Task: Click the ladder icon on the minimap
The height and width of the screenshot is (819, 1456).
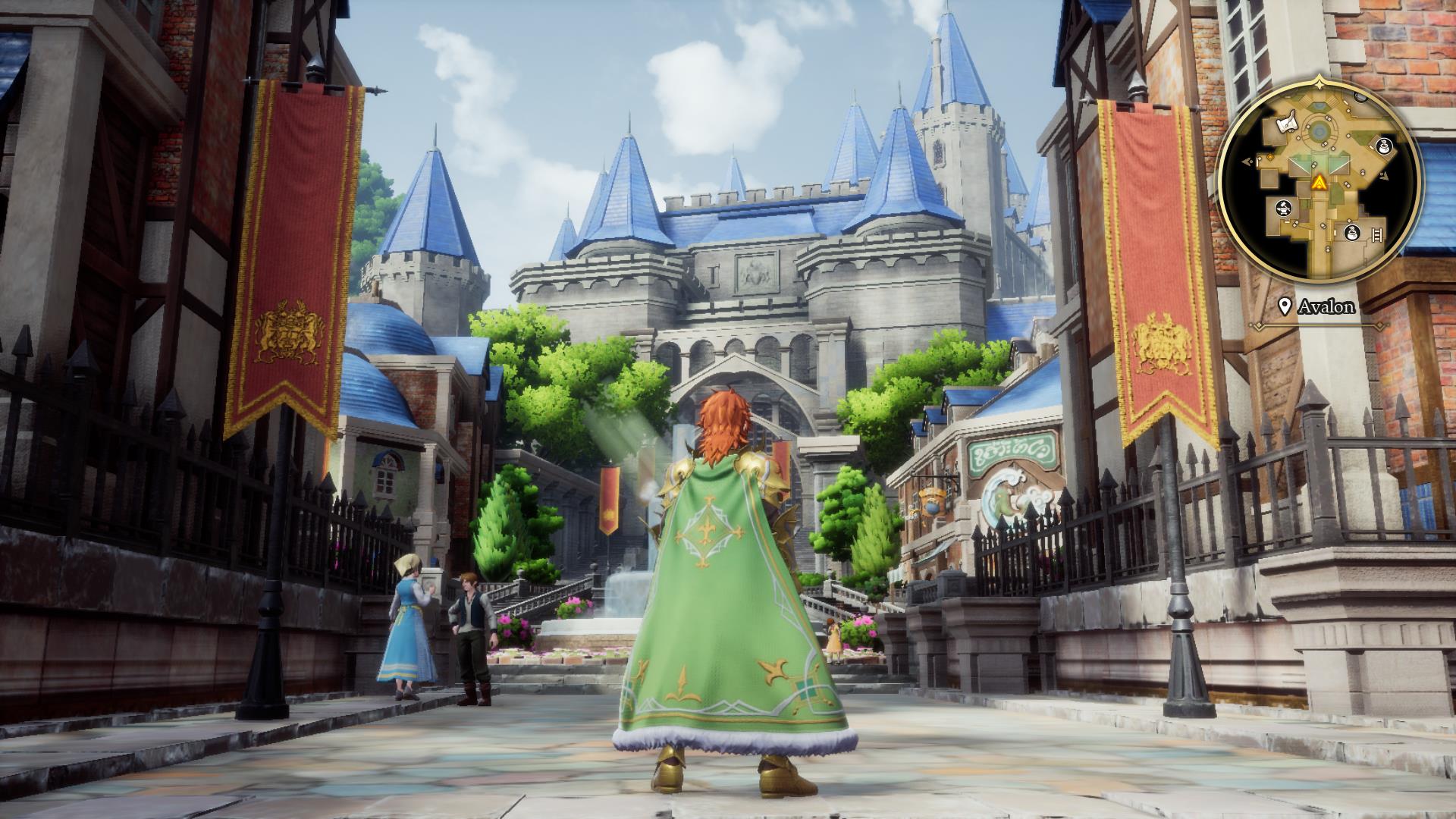Action: (1376, 234)
